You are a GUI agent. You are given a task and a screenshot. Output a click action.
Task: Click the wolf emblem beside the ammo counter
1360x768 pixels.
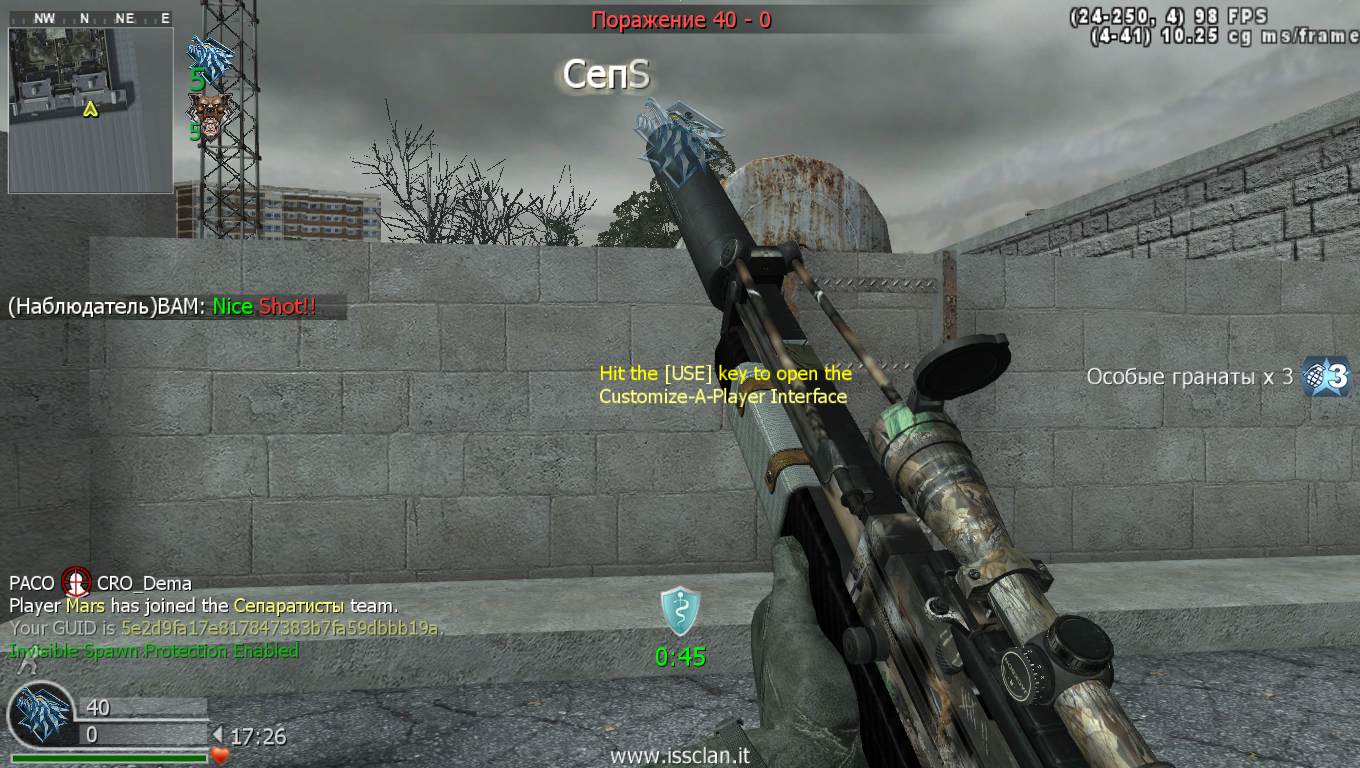42,716
